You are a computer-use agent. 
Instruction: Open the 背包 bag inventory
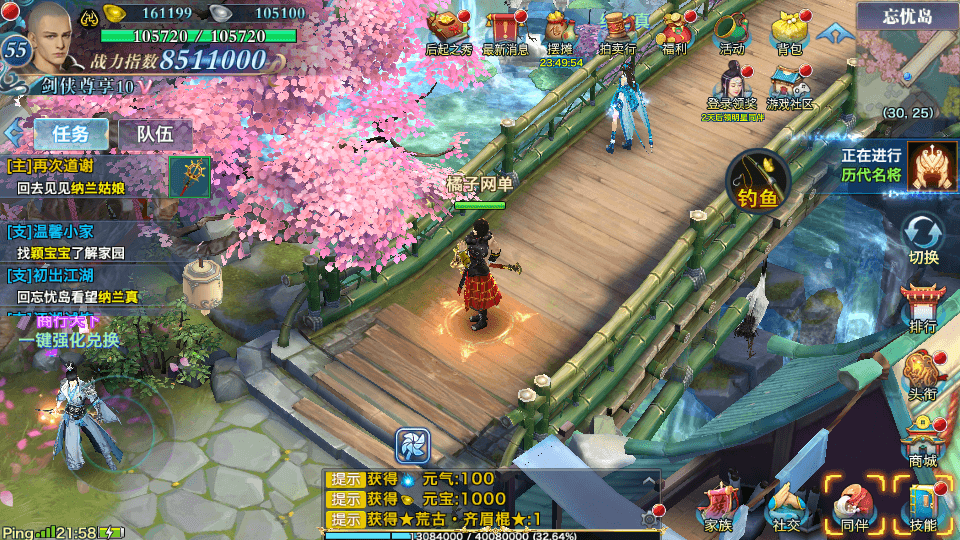click(789, 31)
